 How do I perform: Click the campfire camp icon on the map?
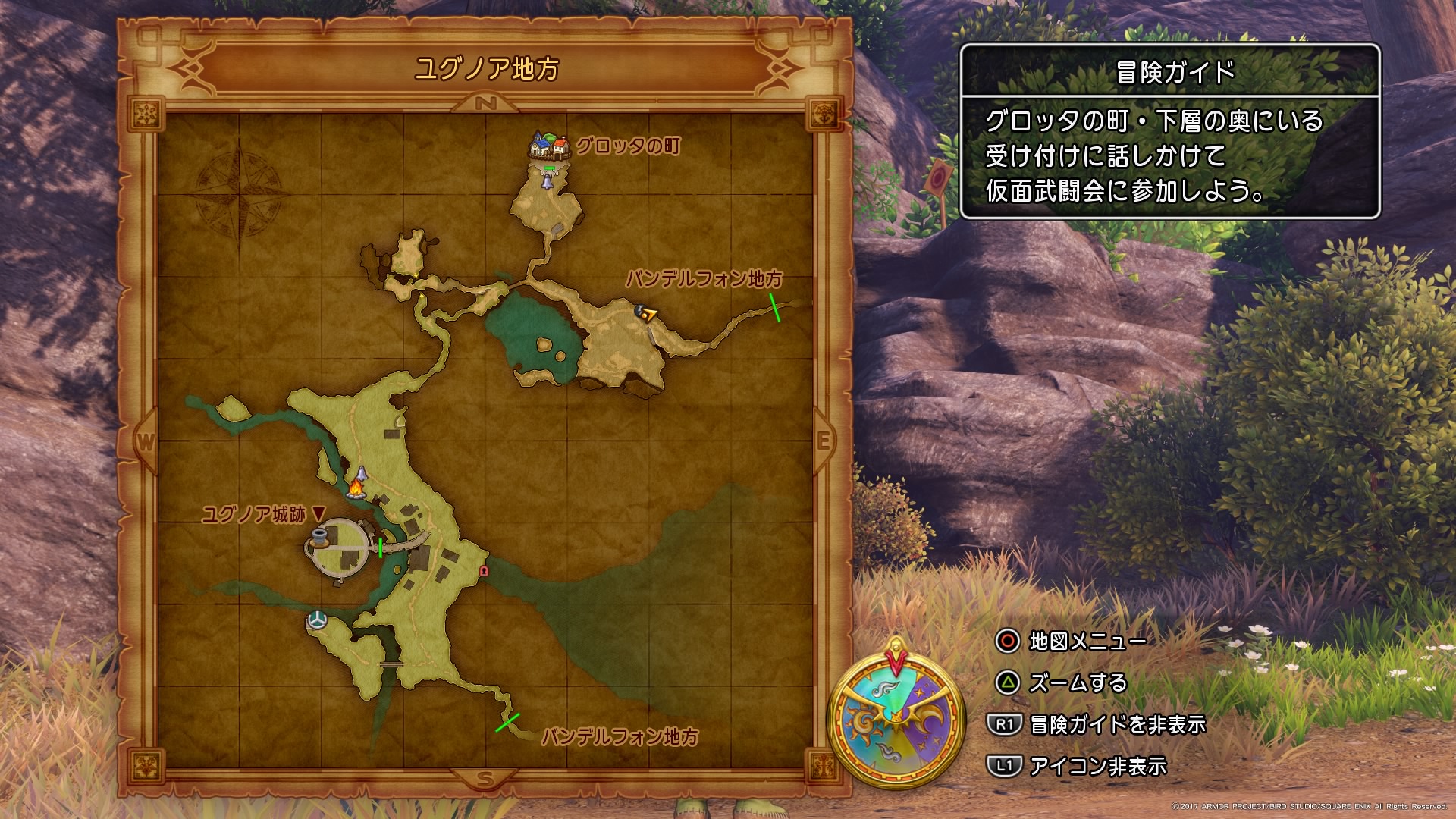(x=356, y=491)
